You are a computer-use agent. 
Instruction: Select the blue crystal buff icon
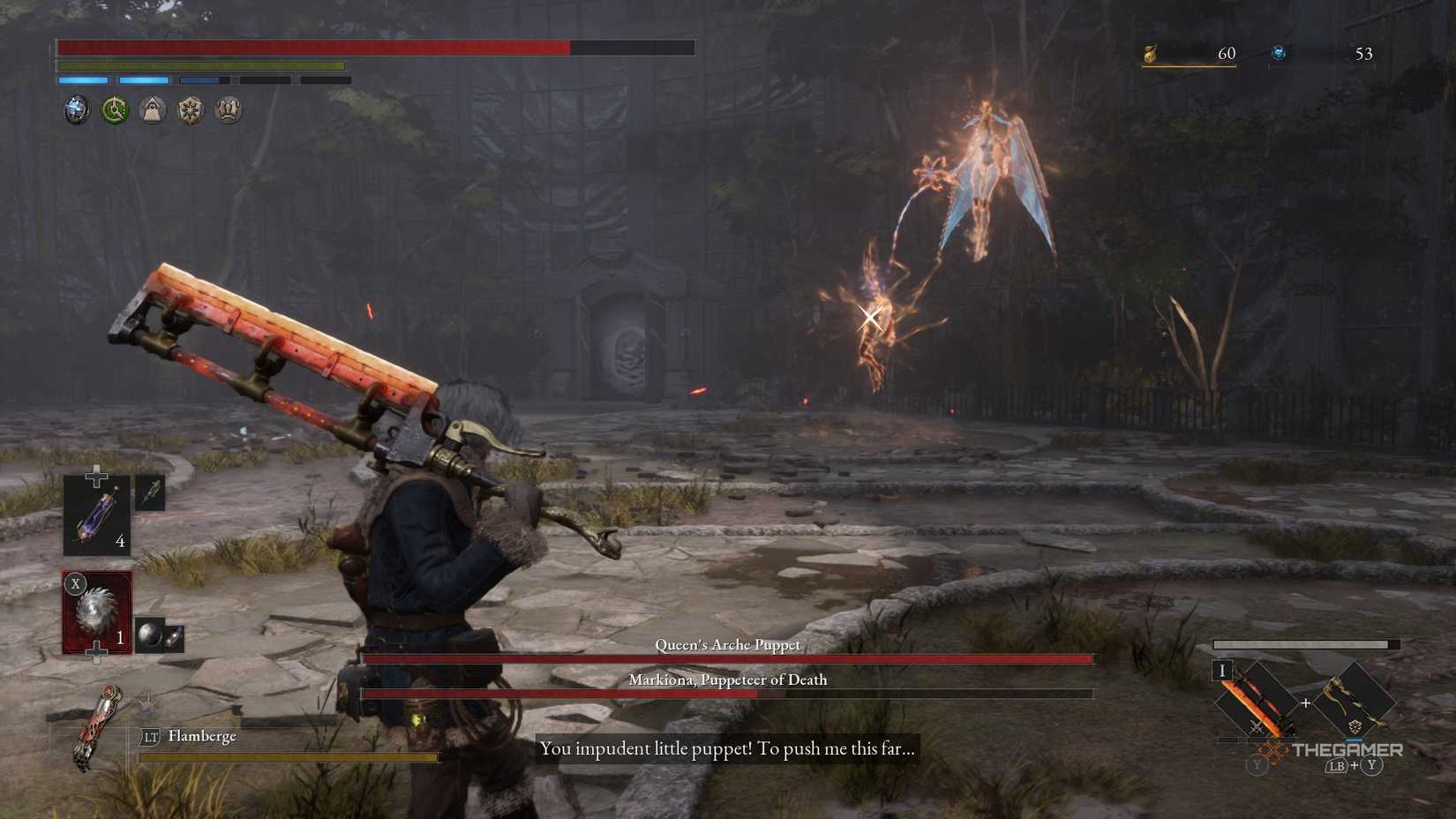click(x=75, y=109)
